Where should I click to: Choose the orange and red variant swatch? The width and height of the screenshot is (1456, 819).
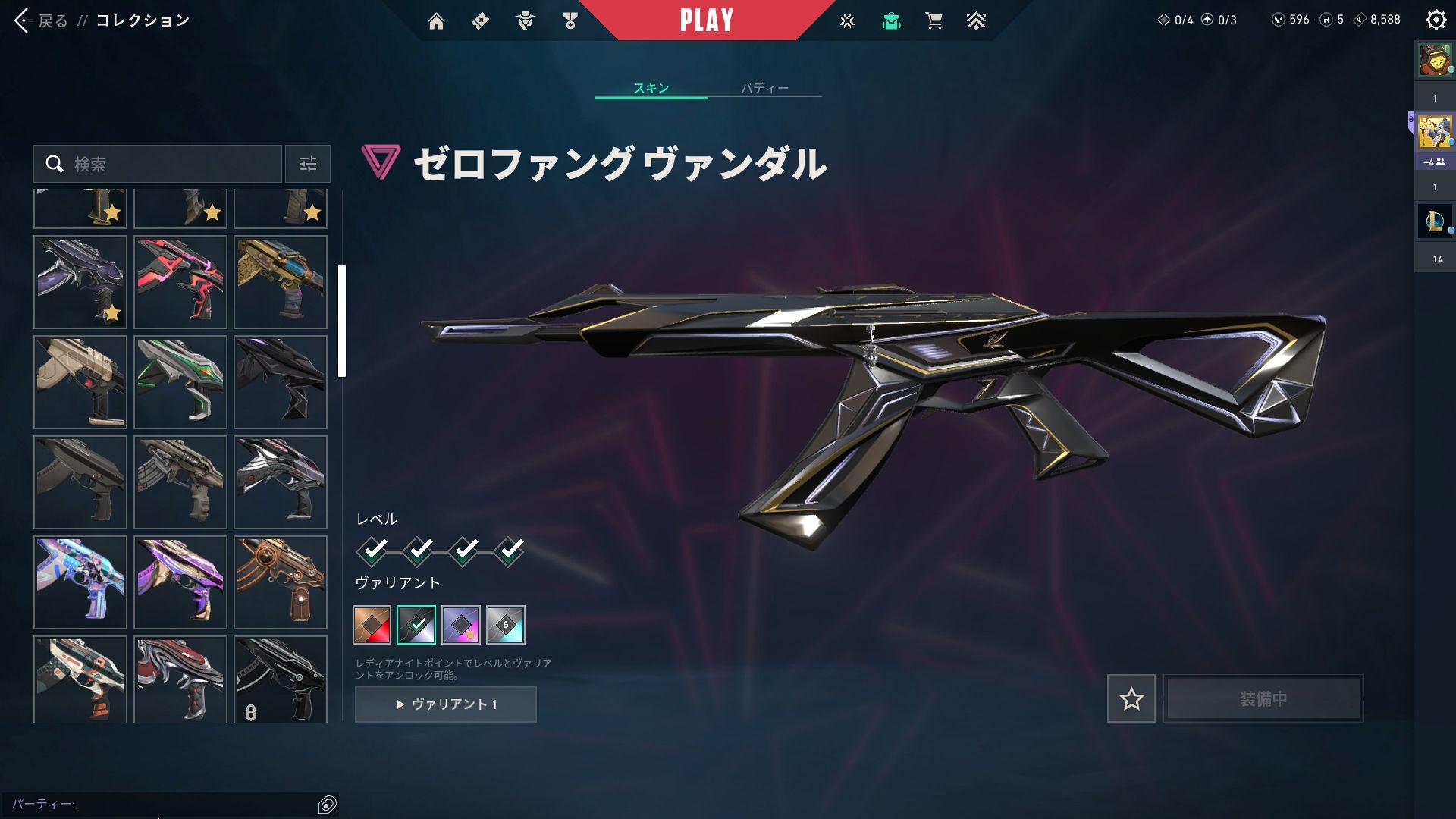pyautogui.click(x=372, y=625)
